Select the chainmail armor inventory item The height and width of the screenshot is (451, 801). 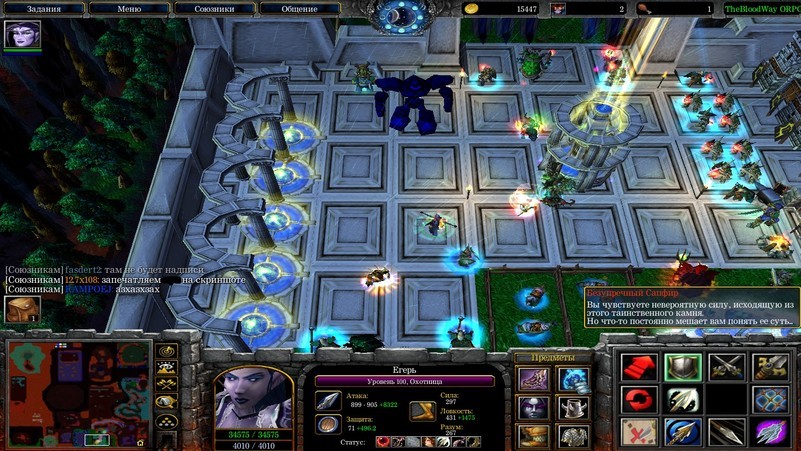pyautogui.click(x=572, y=437)
